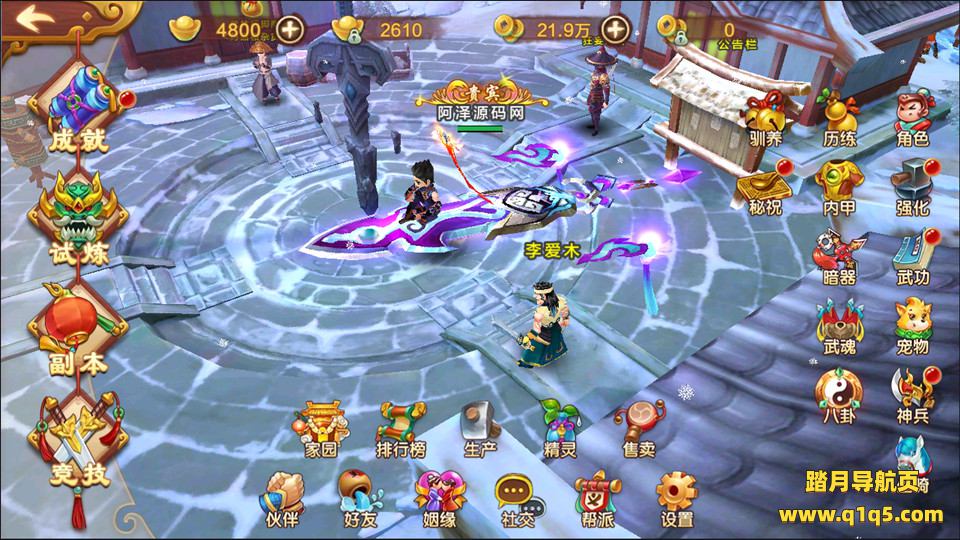Open the 成就 achievements menu
This screenshot has height=540, width=960.
tap(76, 108)
